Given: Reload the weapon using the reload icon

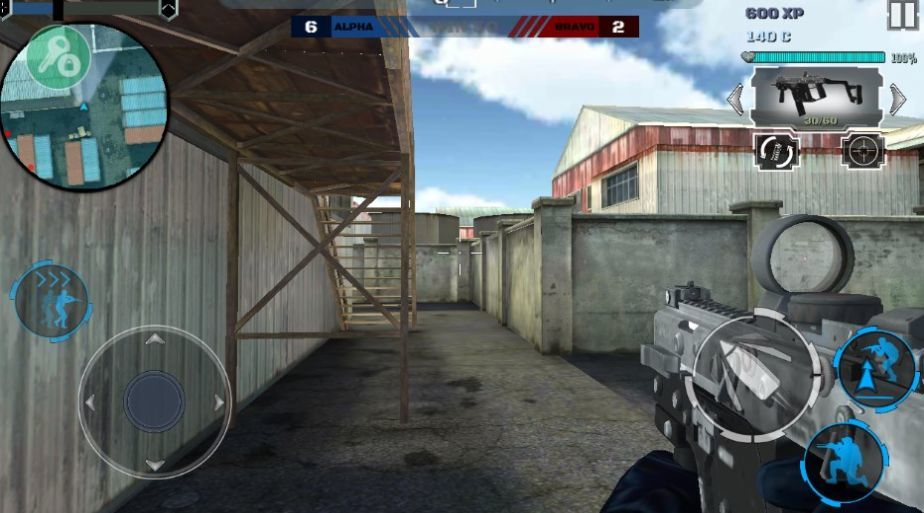Looking at the screenshot, I should click(x=777, y=151).
